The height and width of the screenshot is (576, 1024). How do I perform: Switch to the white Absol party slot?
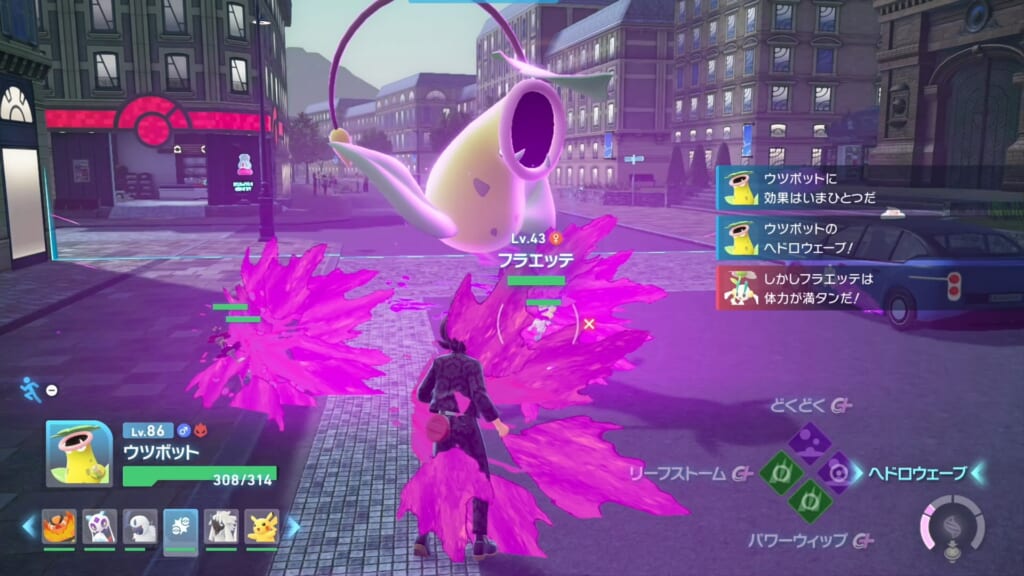click(141, 526)
